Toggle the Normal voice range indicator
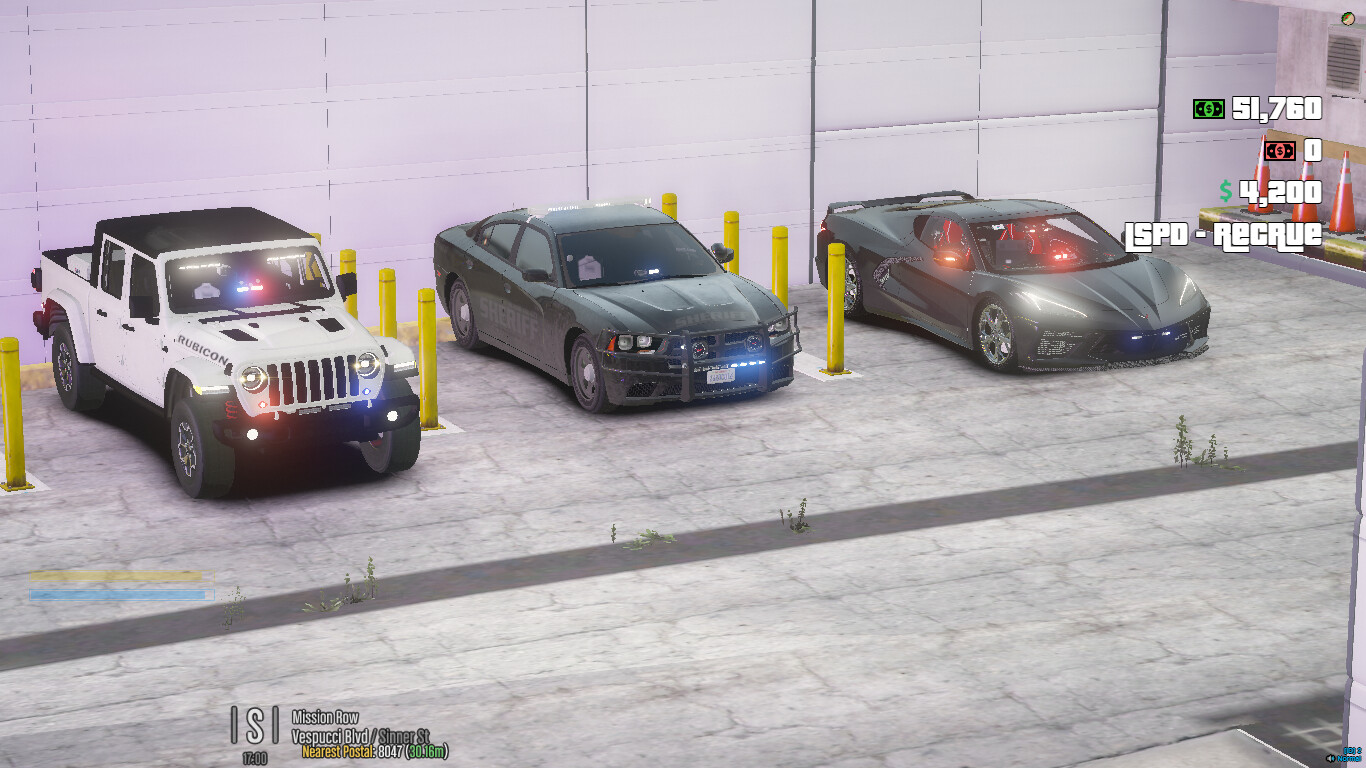 click(1349, 759)
